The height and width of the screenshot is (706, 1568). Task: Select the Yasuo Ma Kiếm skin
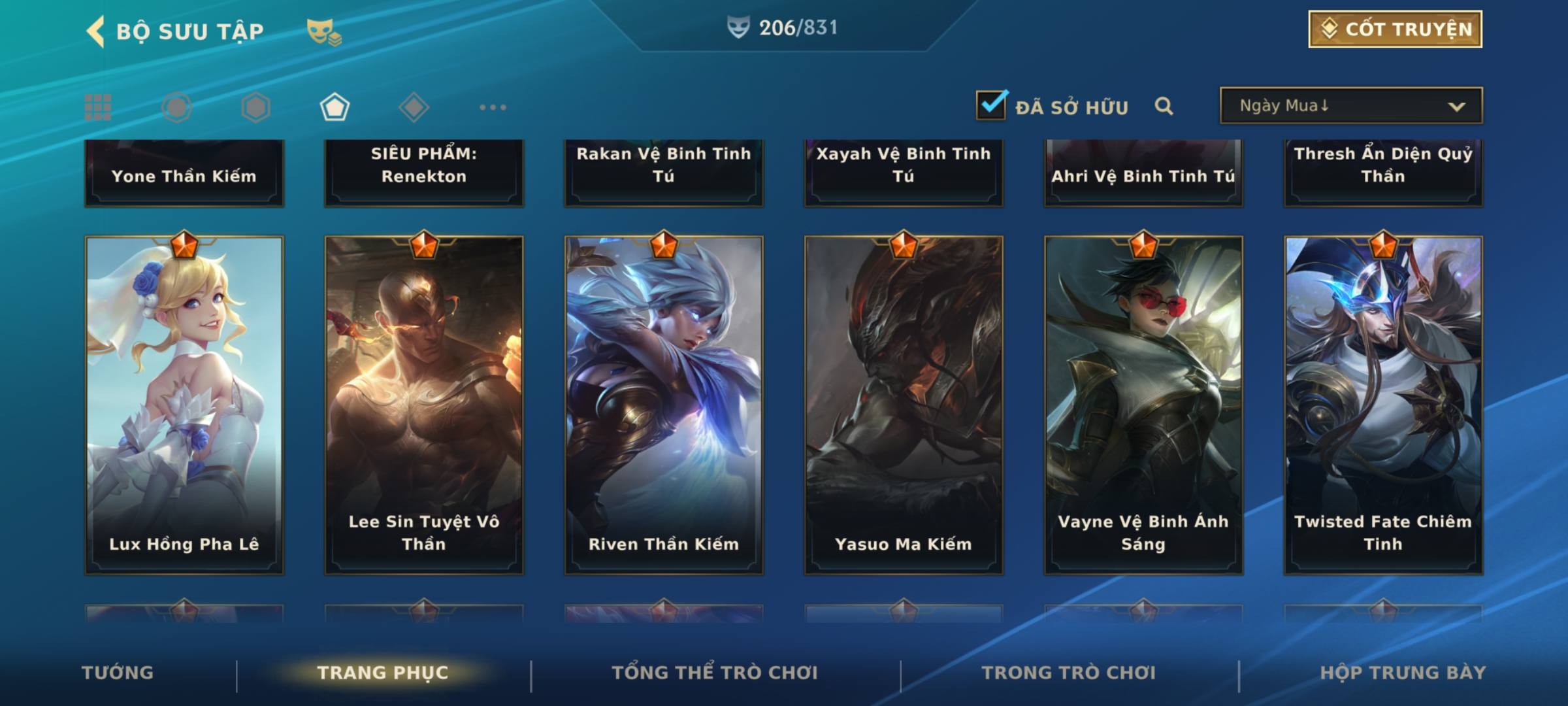point(904,405)
